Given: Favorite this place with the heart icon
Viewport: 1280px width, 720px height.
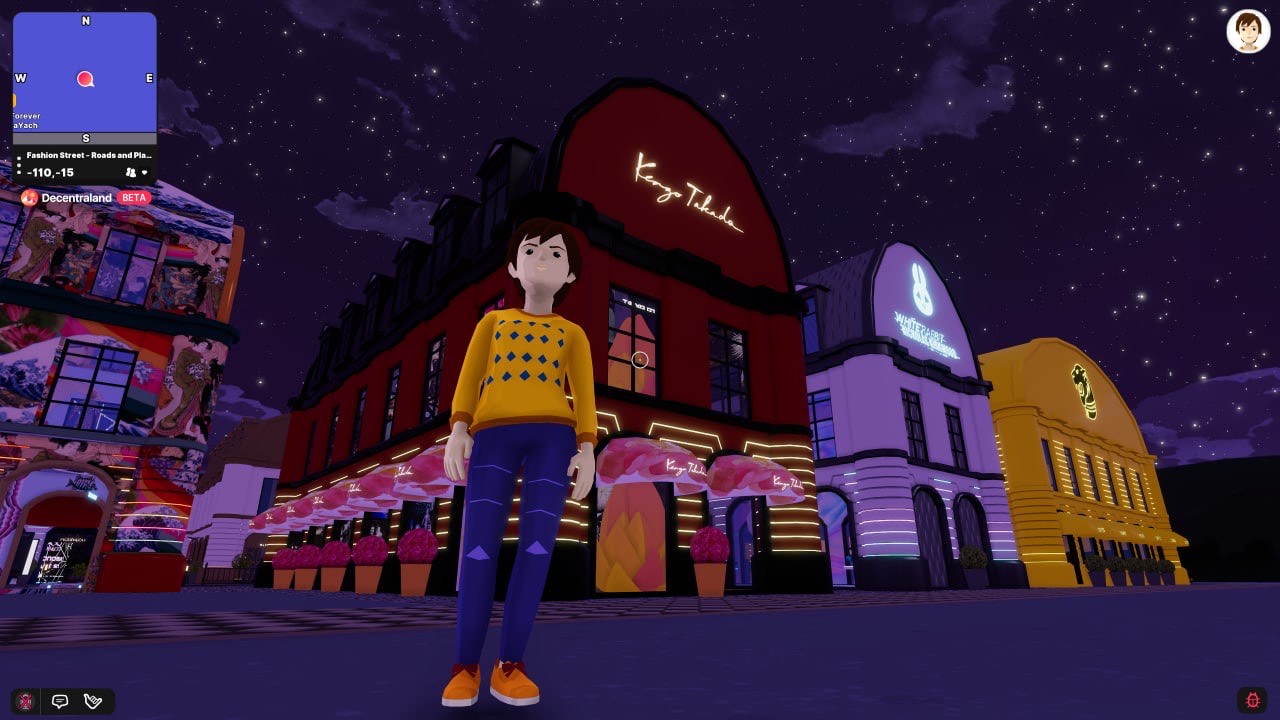Looking at the screenshot, I should 145,173.
